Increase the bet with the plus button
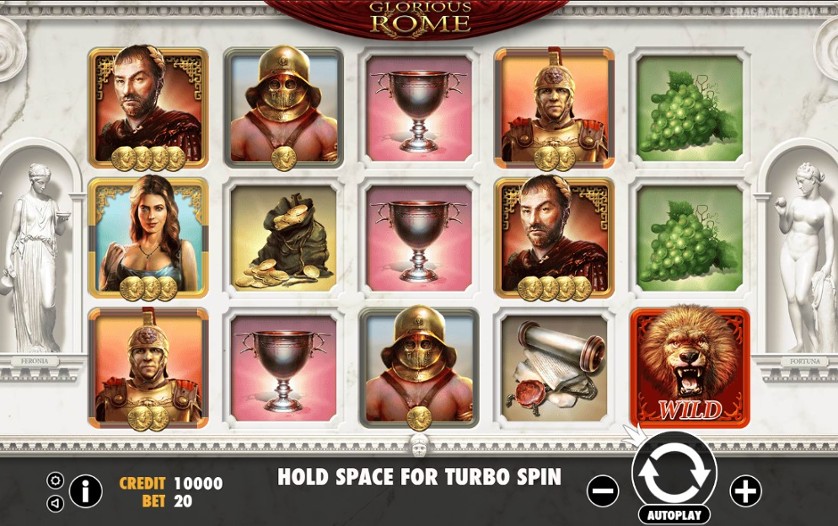838x526 pixels. click(x=745, y=491)
